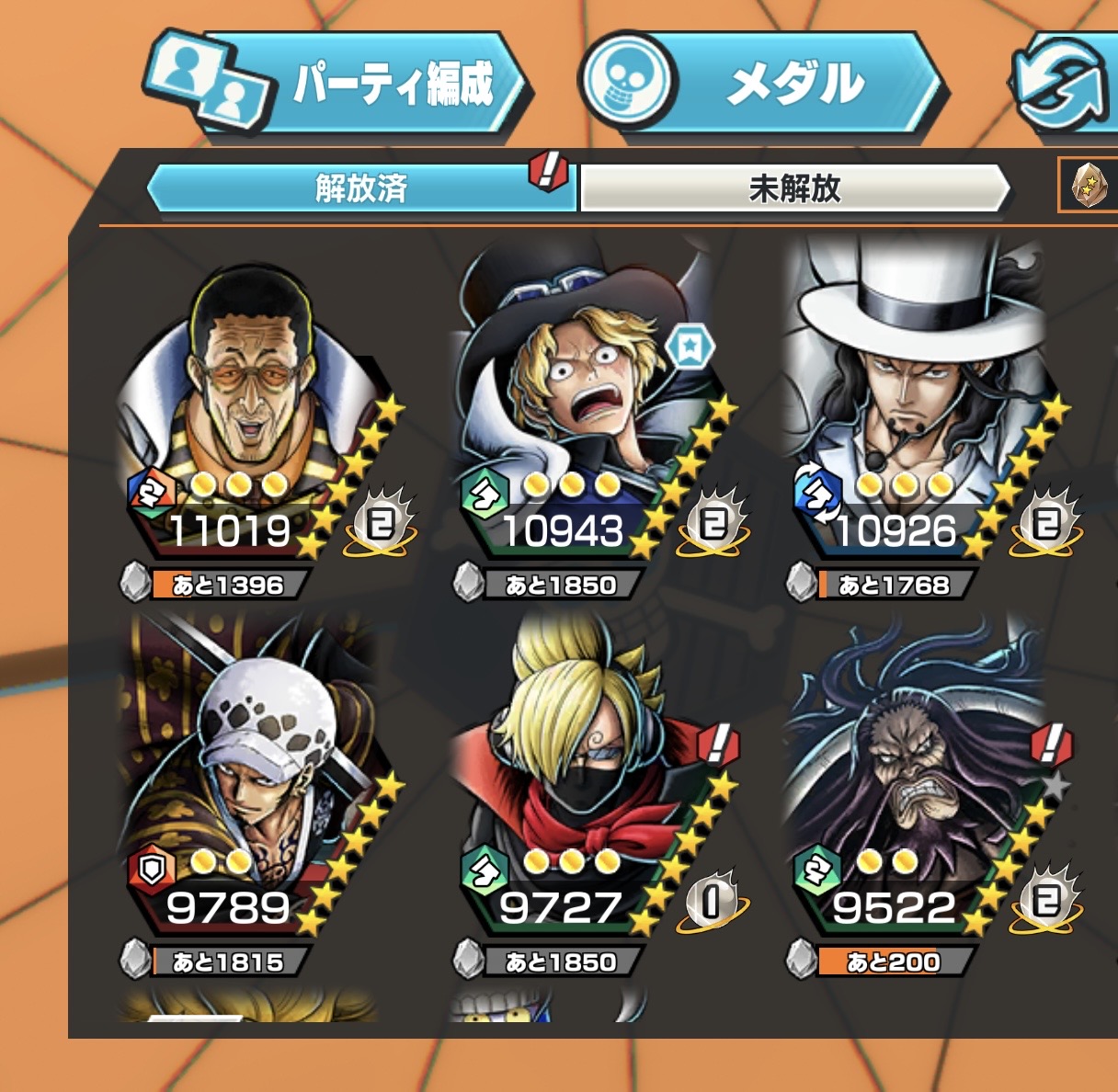
Task: Switch to the 解放済 unlocked tab
Action: tap(360, 188)
